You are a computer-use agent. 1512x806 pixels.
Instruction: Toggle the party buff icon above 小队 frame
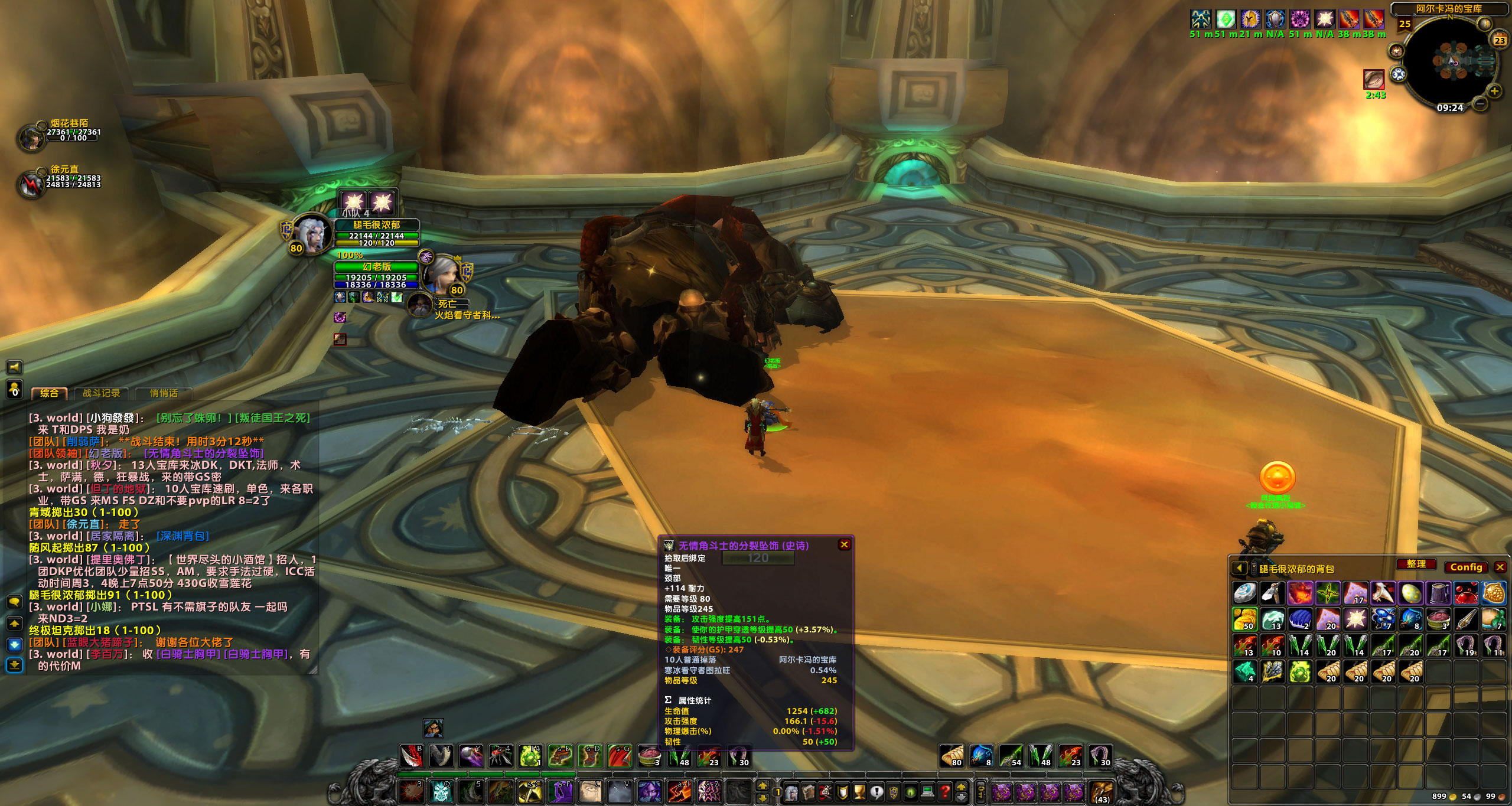pyautogui.click(x=353, y=201)
